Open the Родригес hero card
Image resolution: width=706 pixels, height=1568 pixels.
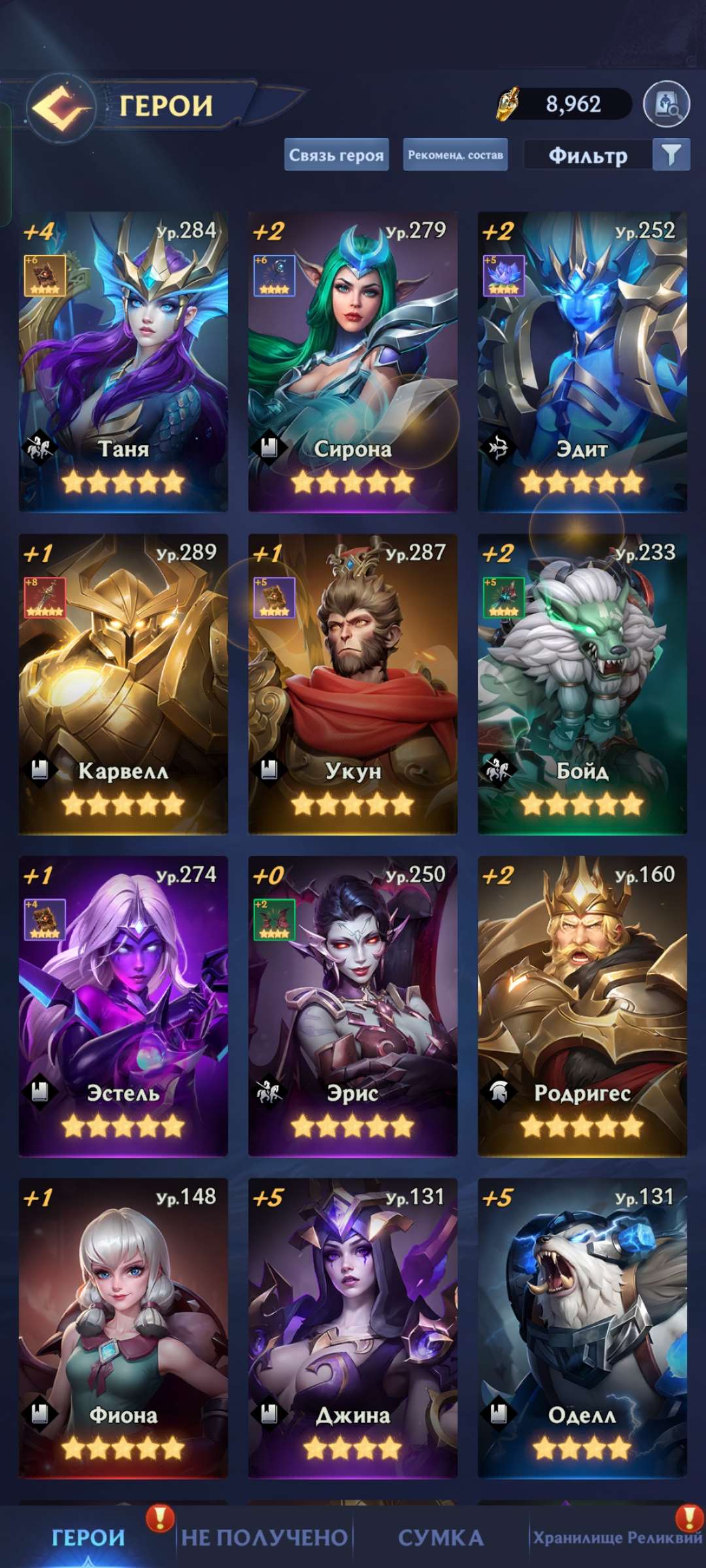(582, 1005)
